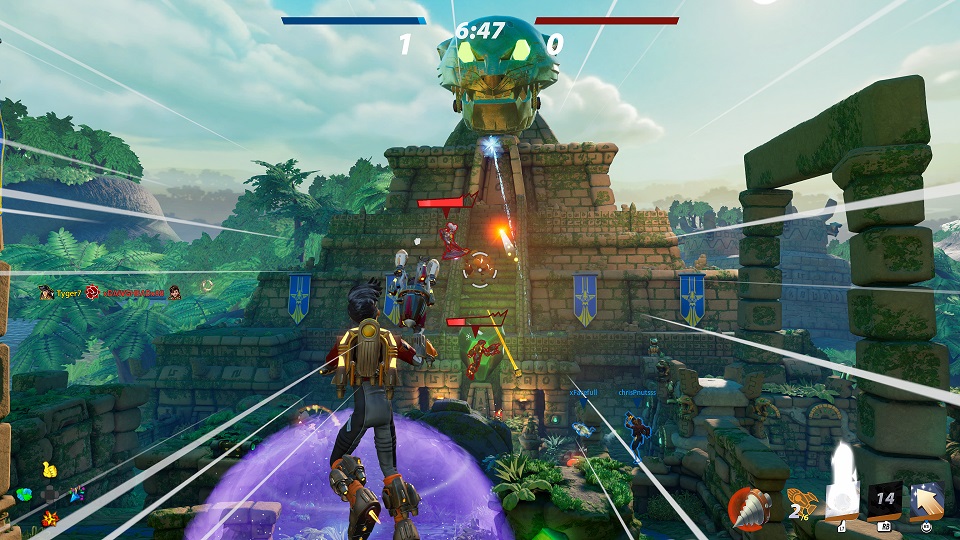960x540 pixels.
Task: Send the thumbs-up emote
Action: coord(48,469)
